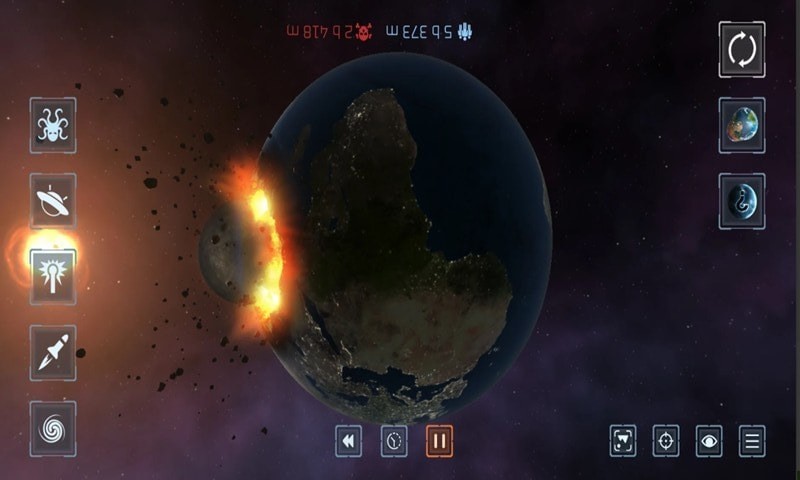Viewport: 800px width, 480px height.
Task: Reset the planet with the circular arrows button
Action: pos(742,49)
